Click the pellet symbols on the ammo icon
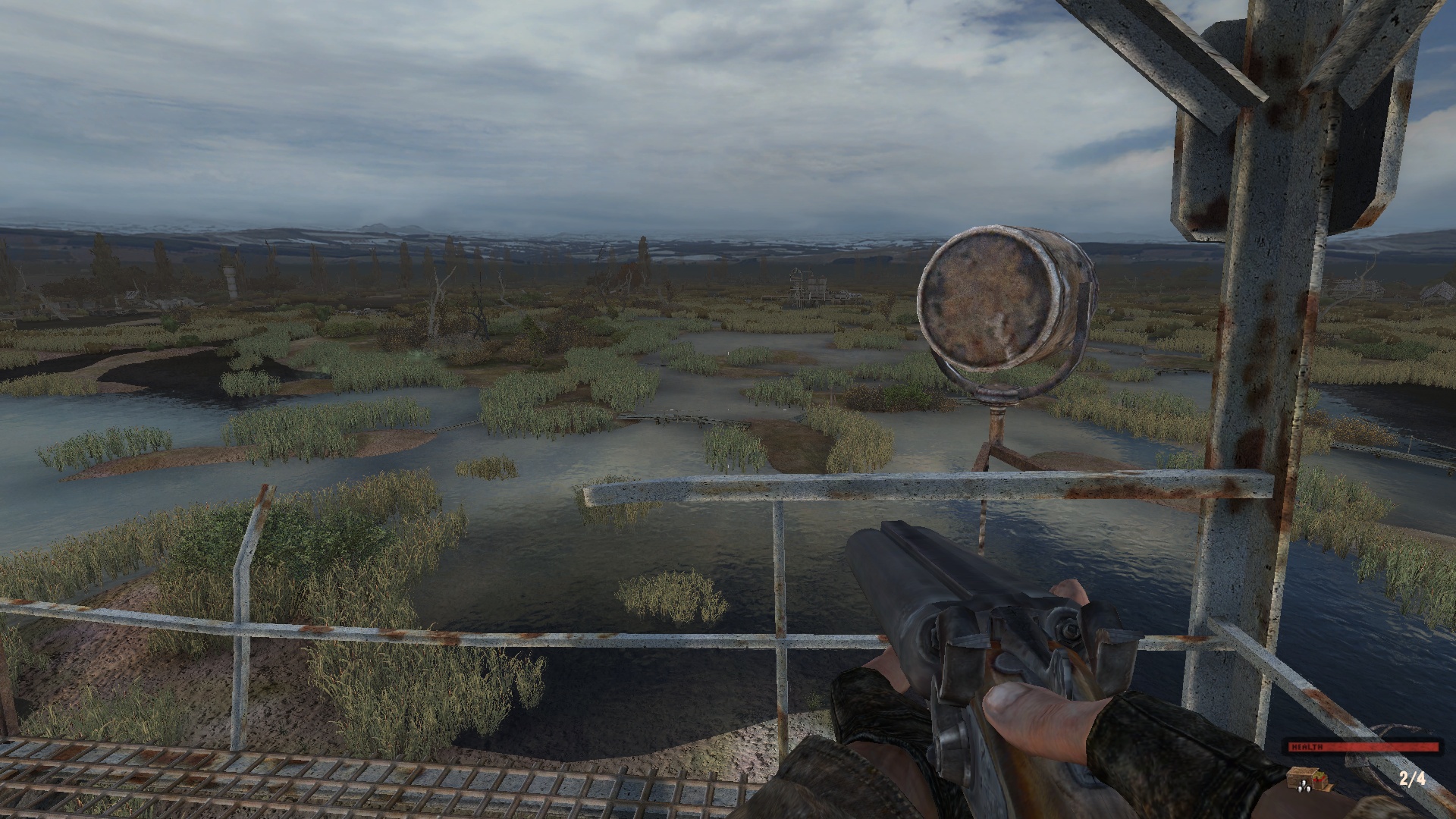This screenshot has height=819, width=1456. click(1304, 787)
